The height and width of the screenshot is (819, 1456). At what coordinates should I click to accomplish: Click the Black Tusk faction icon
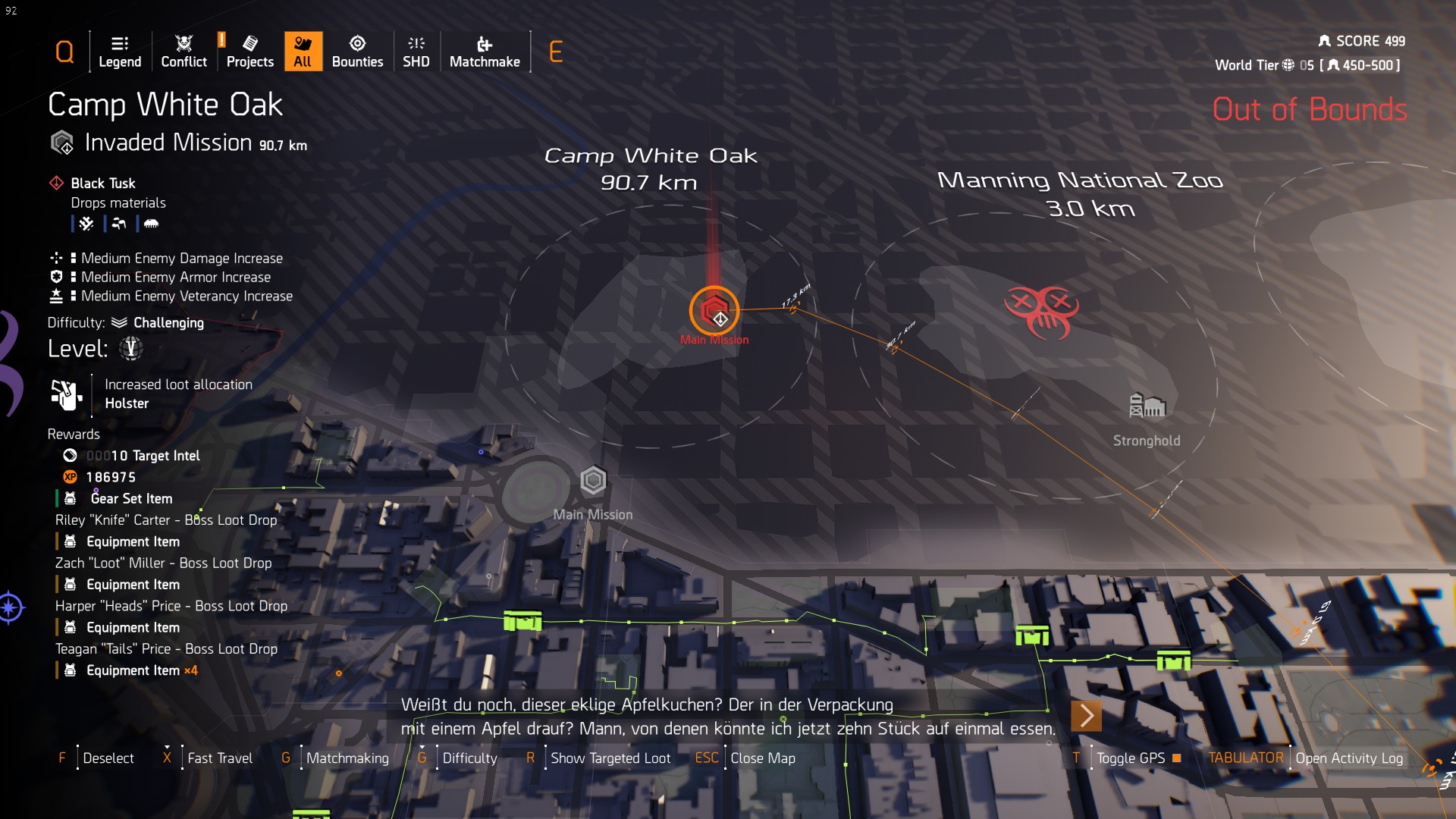point(55,183)
